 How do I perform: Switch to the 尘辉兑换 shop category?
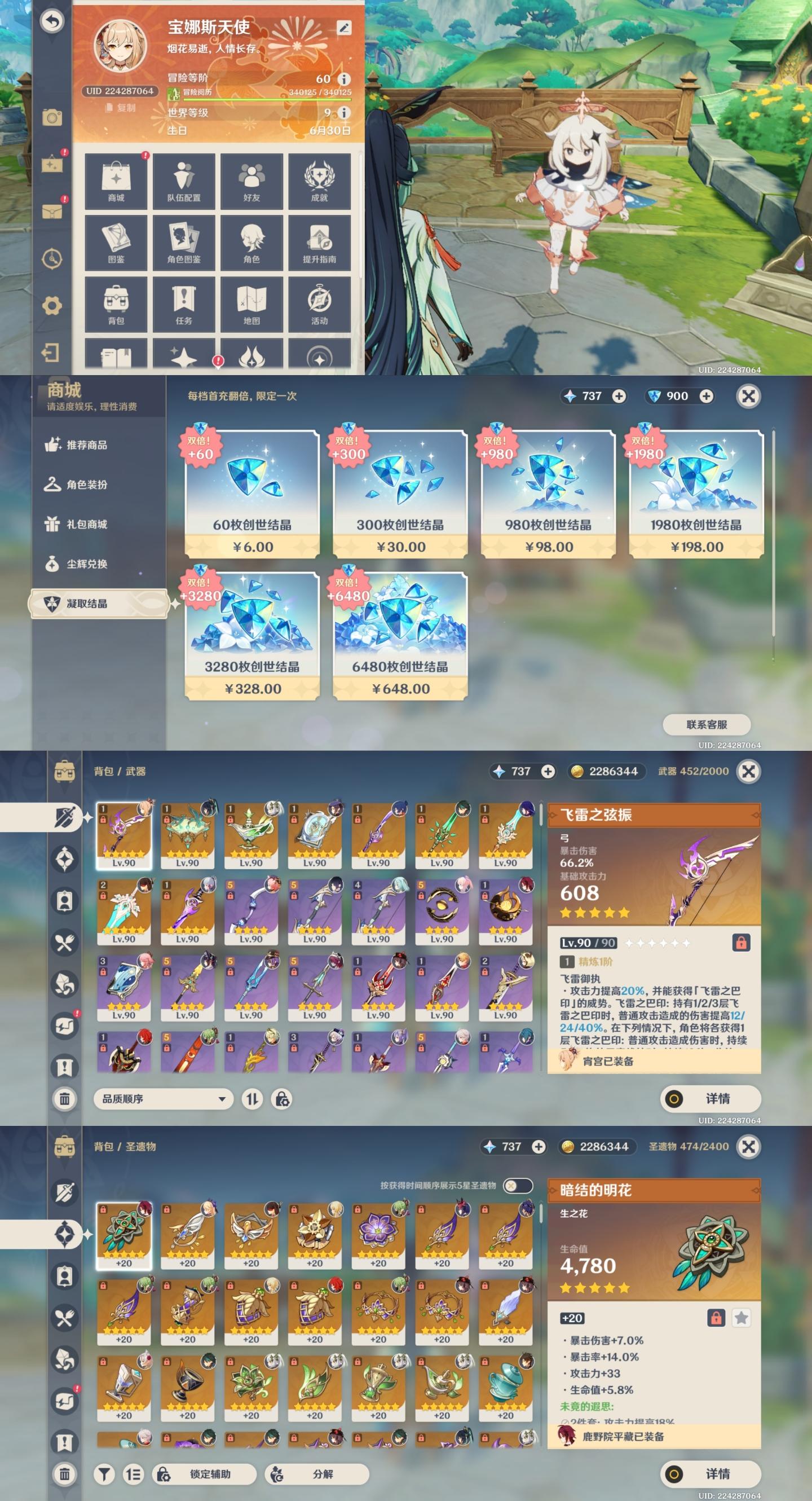(86, 564)
